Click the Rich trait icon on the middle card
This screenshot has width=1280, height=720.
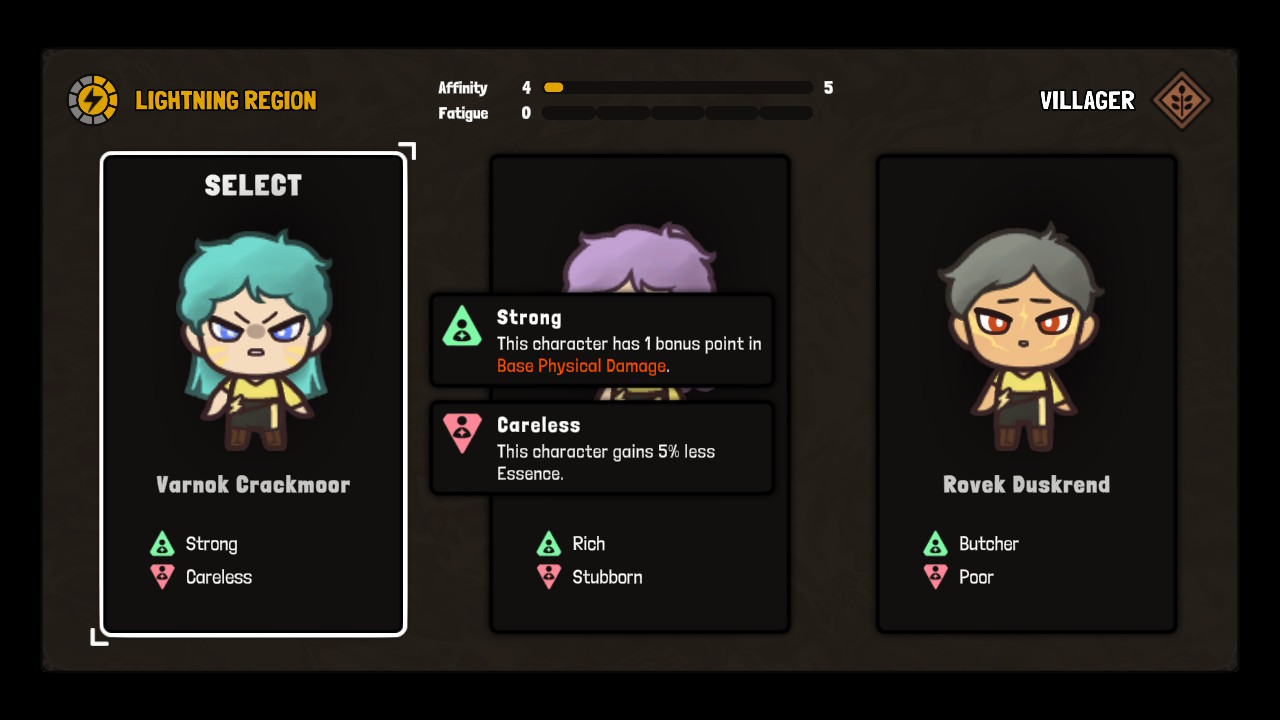[x=549, y=543]
